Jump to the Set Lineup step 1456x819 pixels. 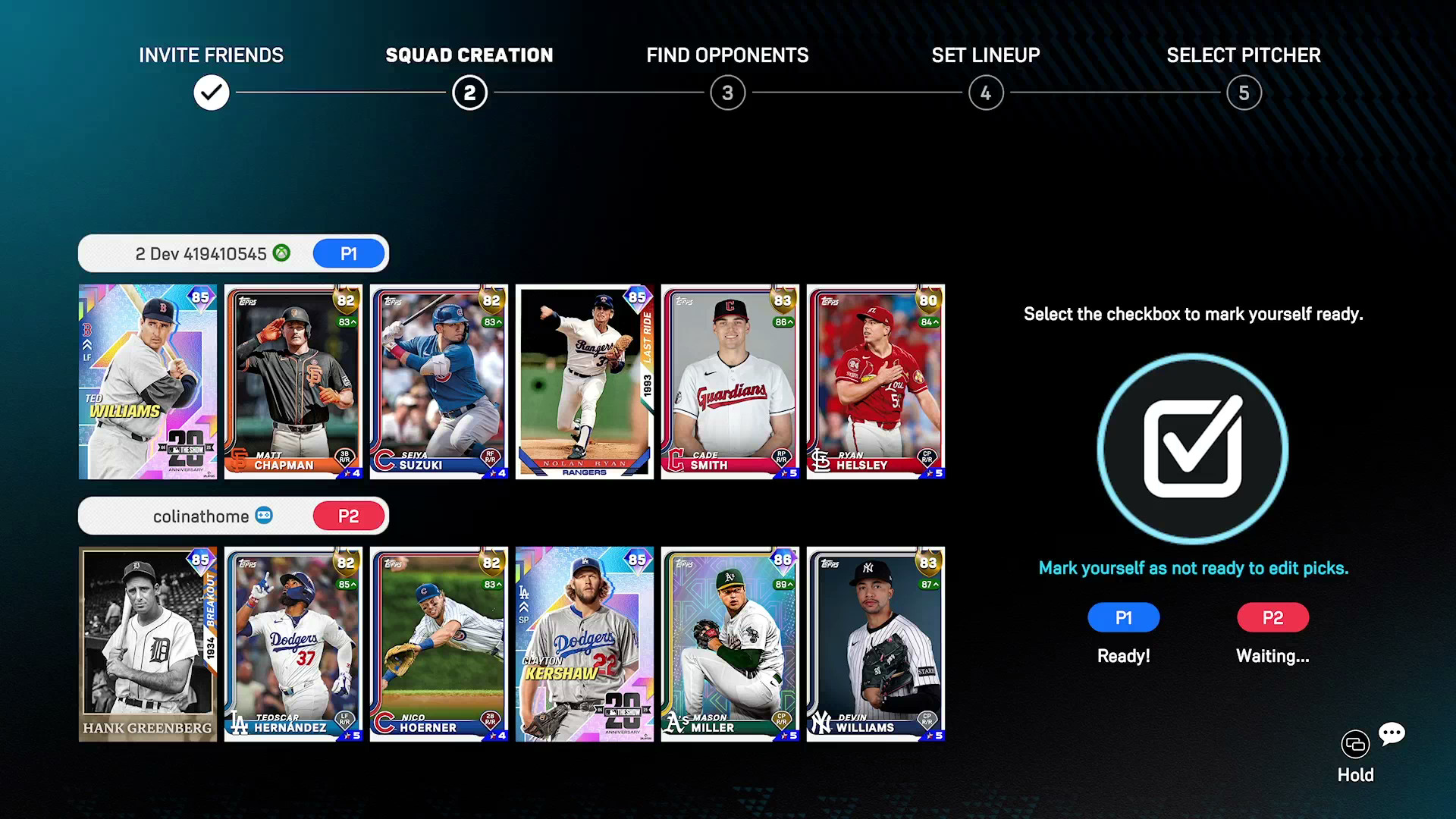click(986, 93)
